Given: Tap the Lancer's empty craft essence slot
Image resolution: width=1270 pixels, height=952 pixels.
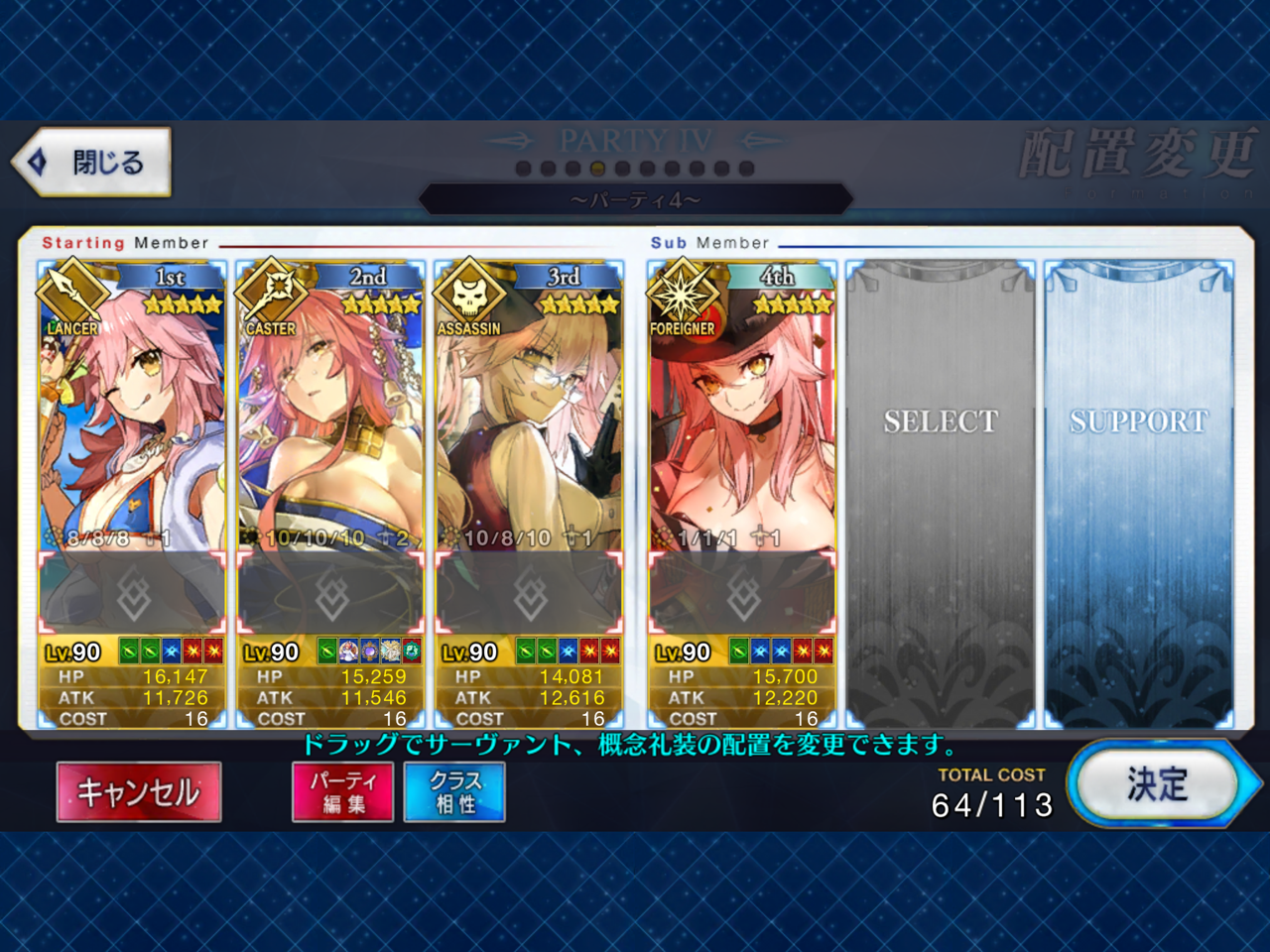Looking at the screenshot, I should click(x=132, y=595).
